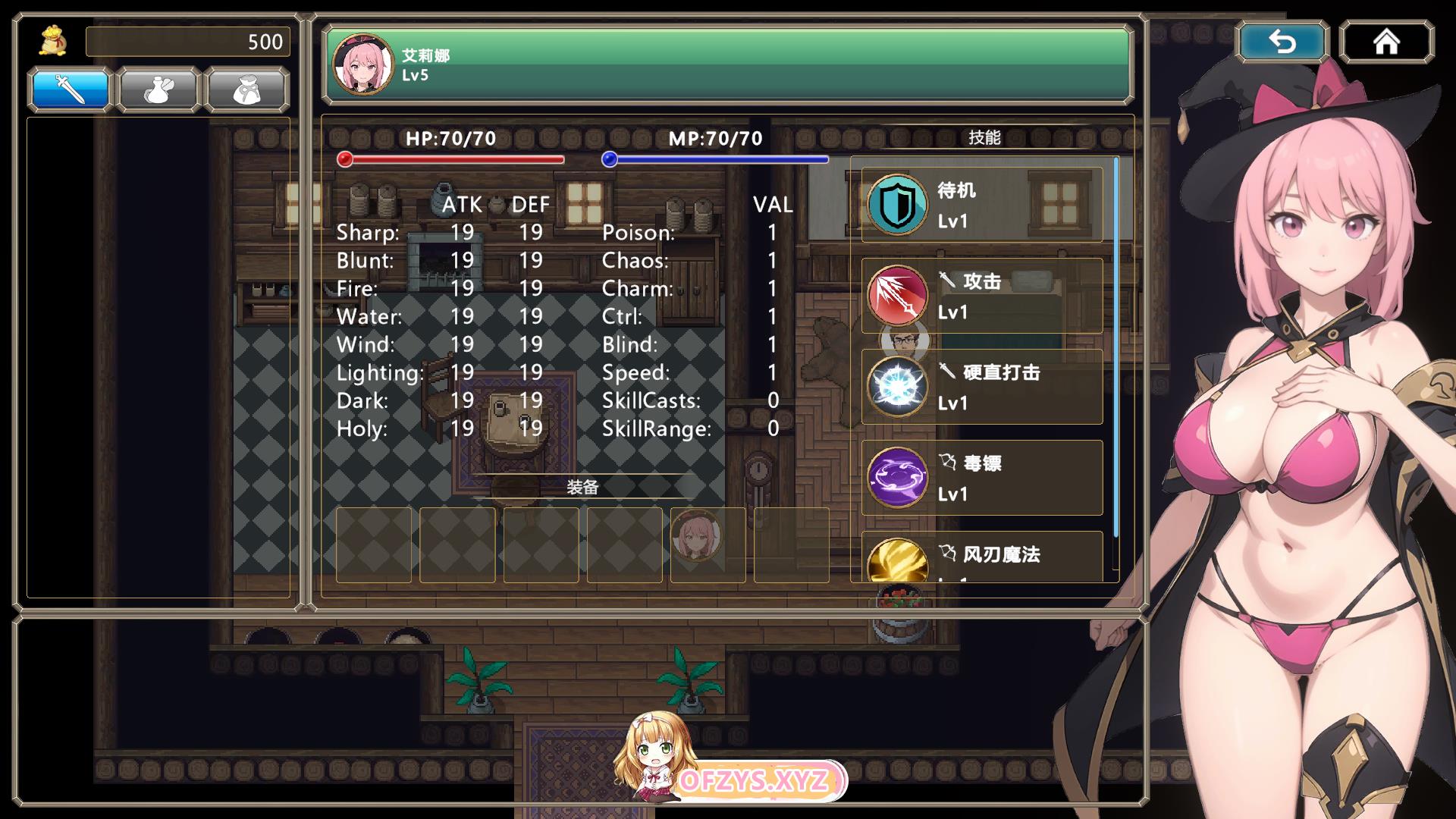Open the potion items tab
Viewport: 1456px width, 819px height.
[x=158, y=89]
